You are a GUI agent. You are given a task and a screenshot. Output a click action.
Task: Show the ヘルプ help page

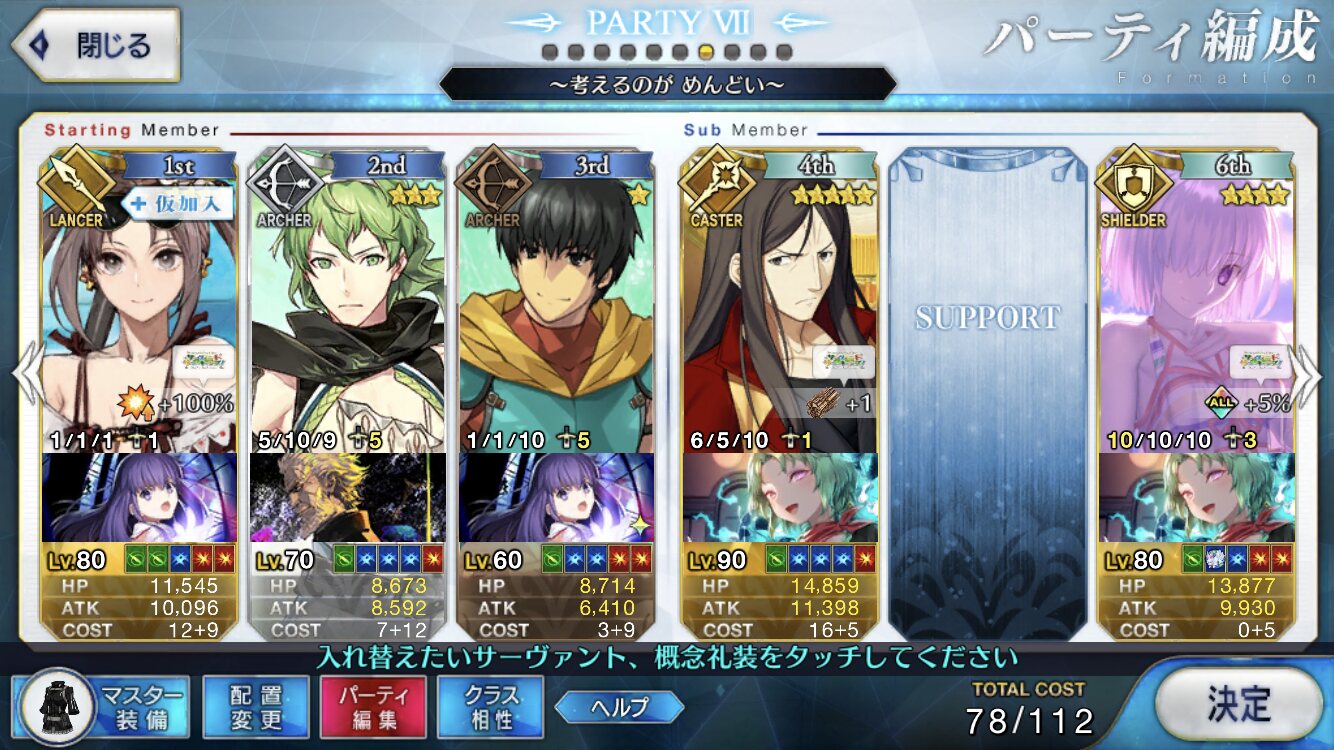click(620, 707)
